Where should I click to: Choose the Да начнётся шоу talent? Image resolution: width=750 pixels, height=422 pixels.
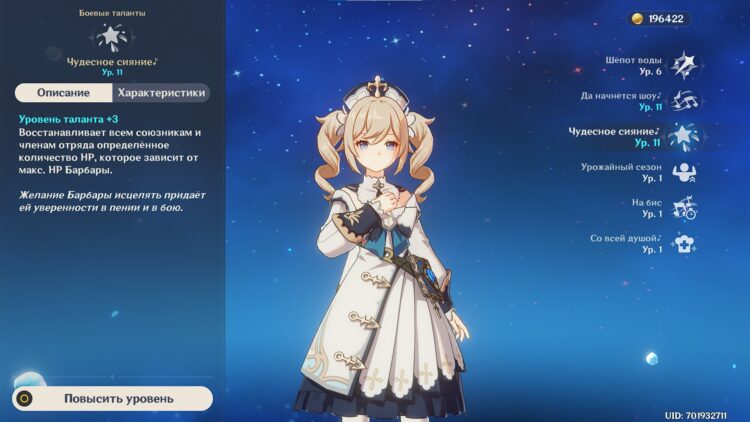pyautogui.click(x=684, y=100)
